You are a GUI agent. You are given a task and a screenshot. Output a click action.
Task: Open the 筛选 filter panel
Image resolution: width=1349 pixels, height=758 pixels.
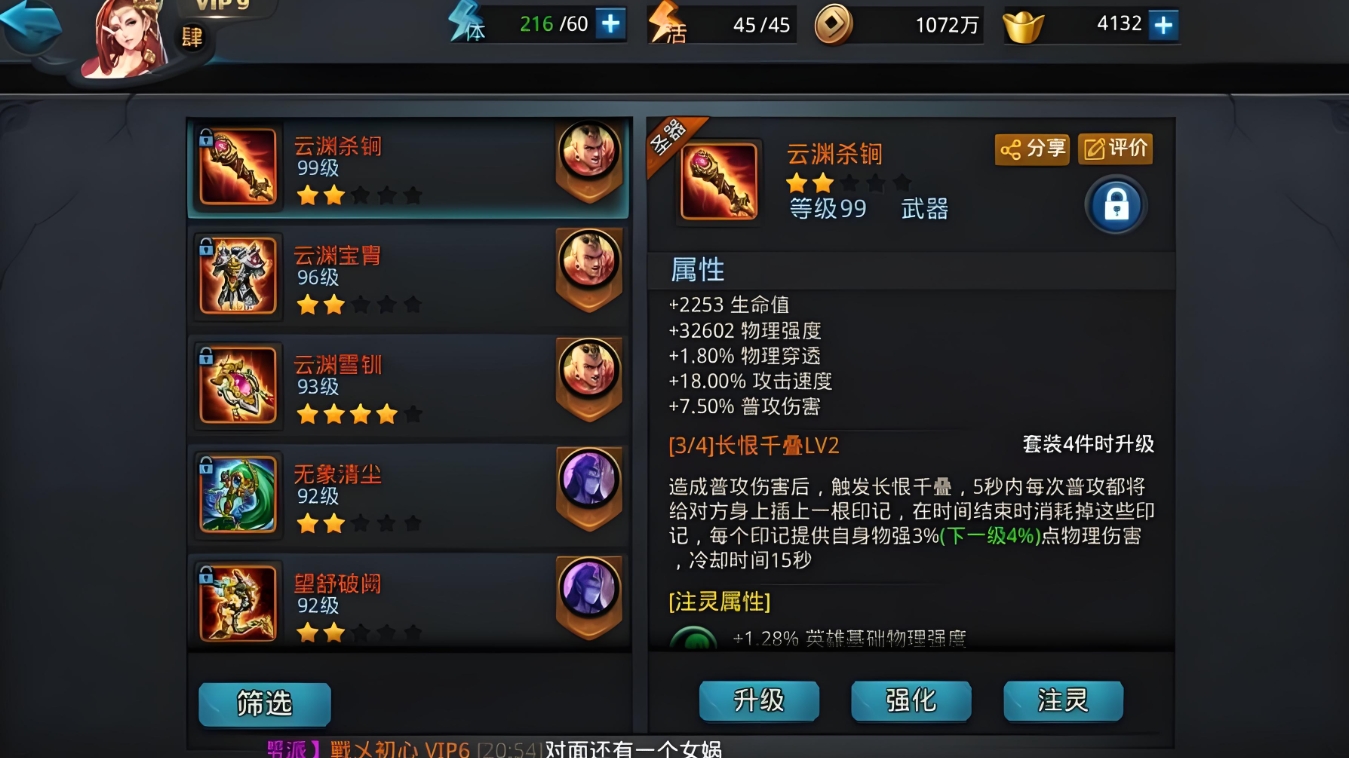coord(264,705)
